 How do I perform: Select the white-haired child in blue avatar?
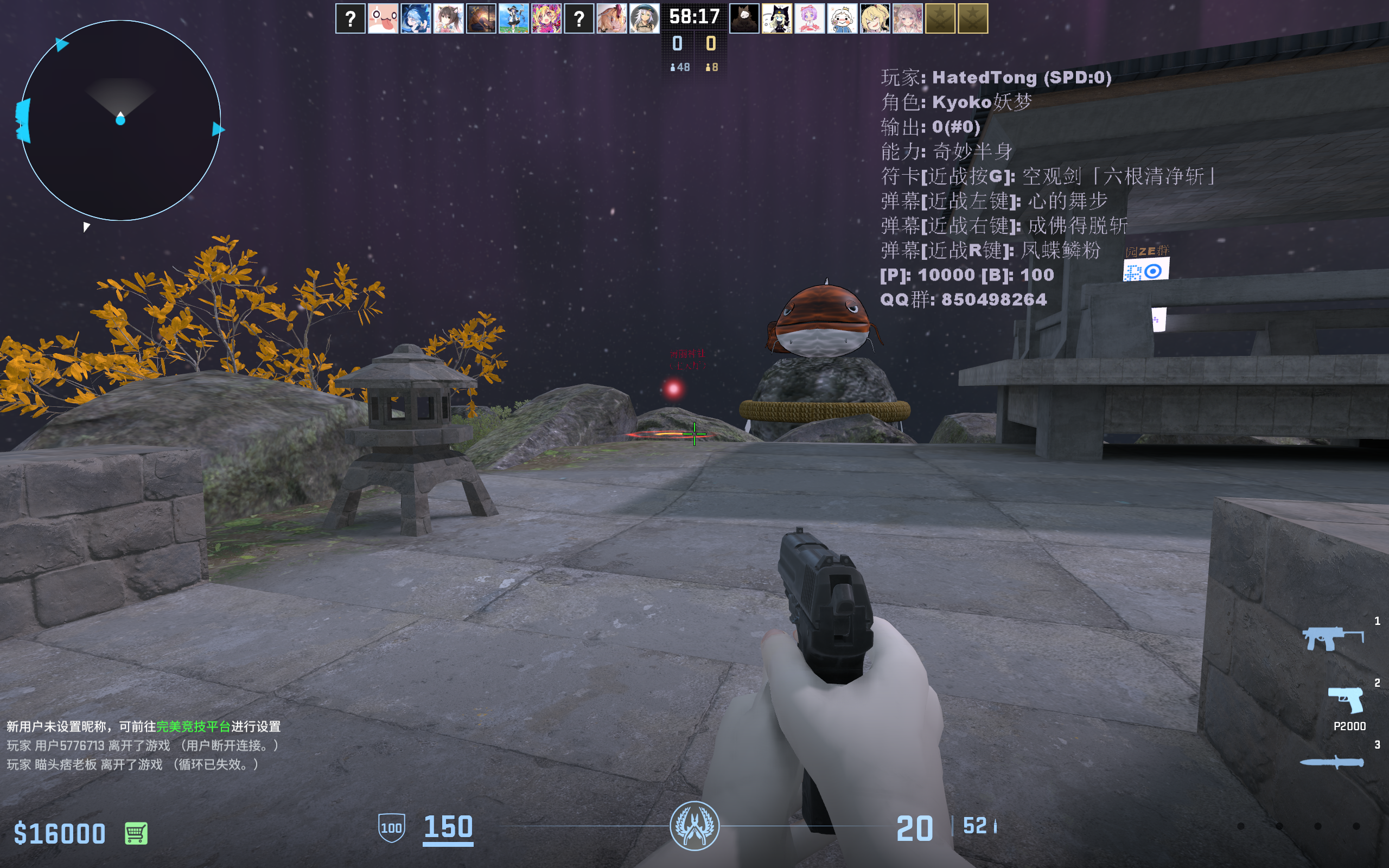842,19
